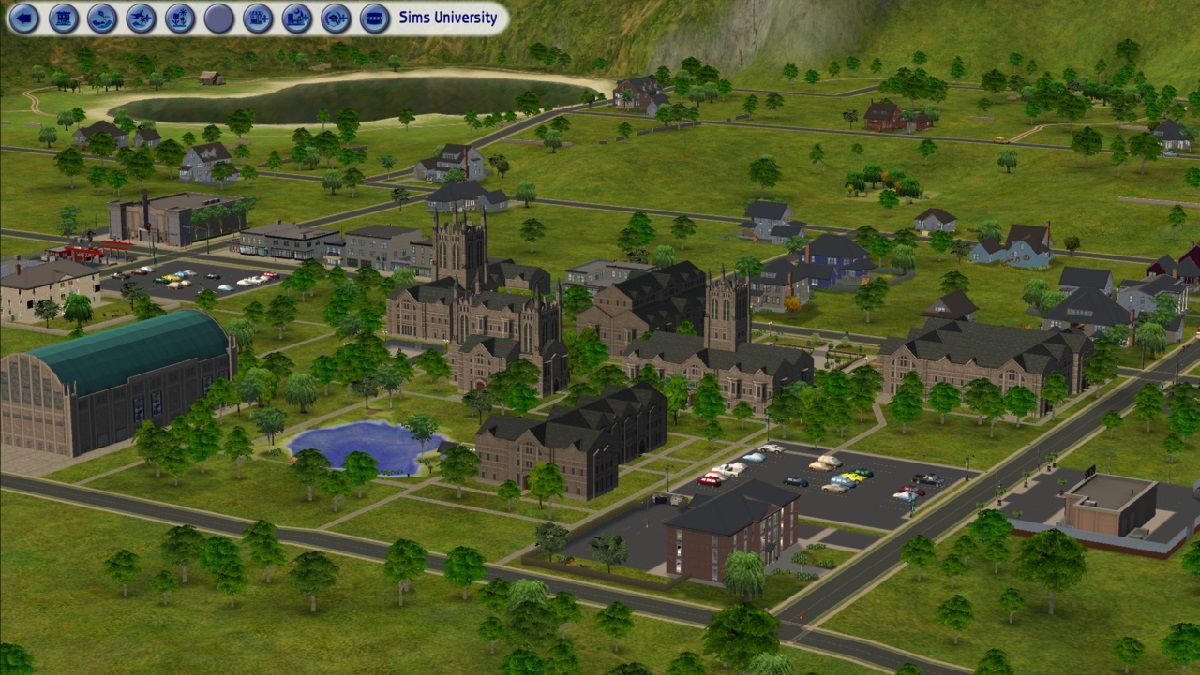The width and height of the screenshot is (1200, 675).
Task: Select the moon-and-building-with-plus icon
Action: pos(297,18)
